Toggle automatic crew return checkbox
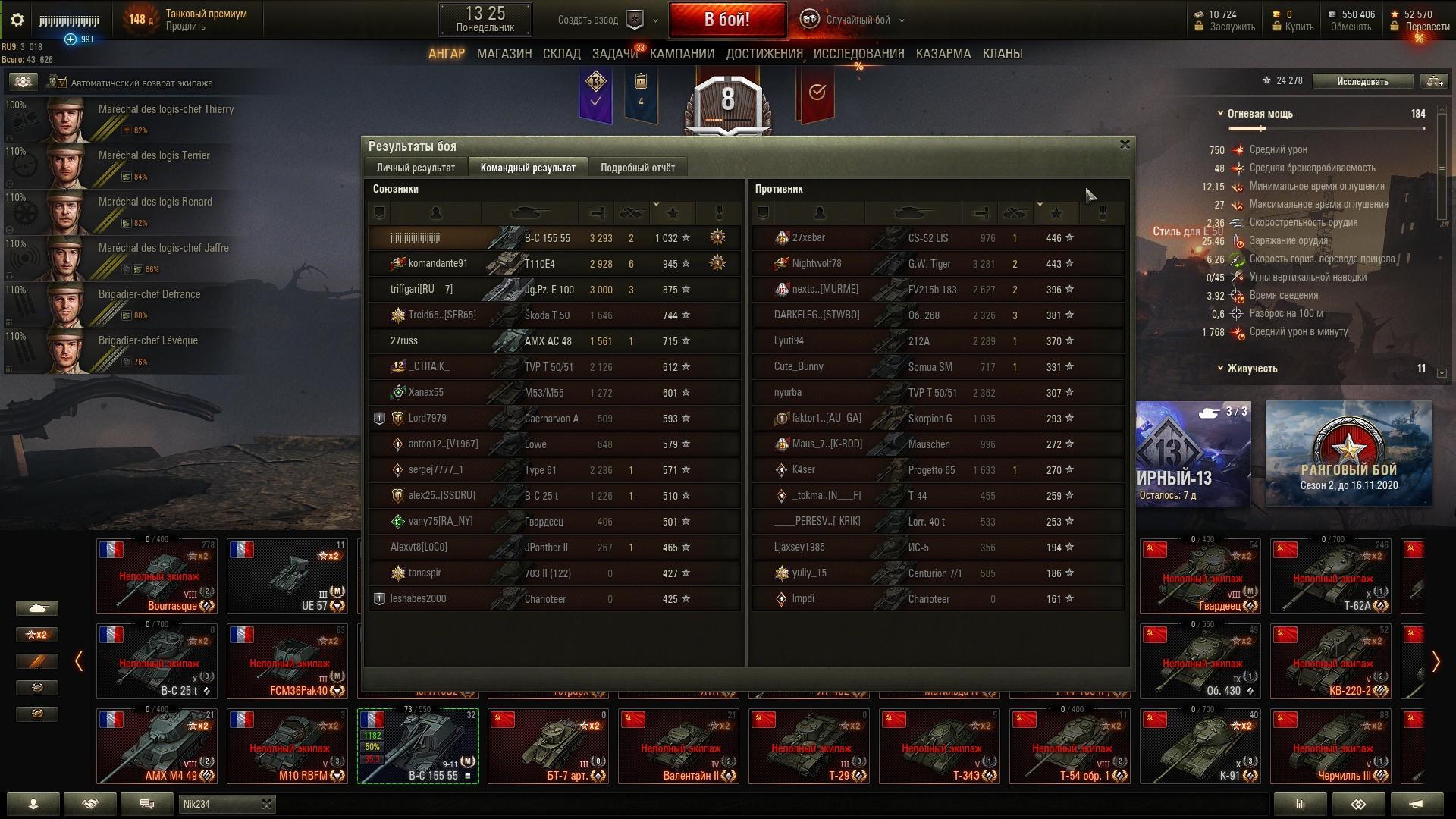This screenshot has width=1456, height=819. click(x=61, y=83)
